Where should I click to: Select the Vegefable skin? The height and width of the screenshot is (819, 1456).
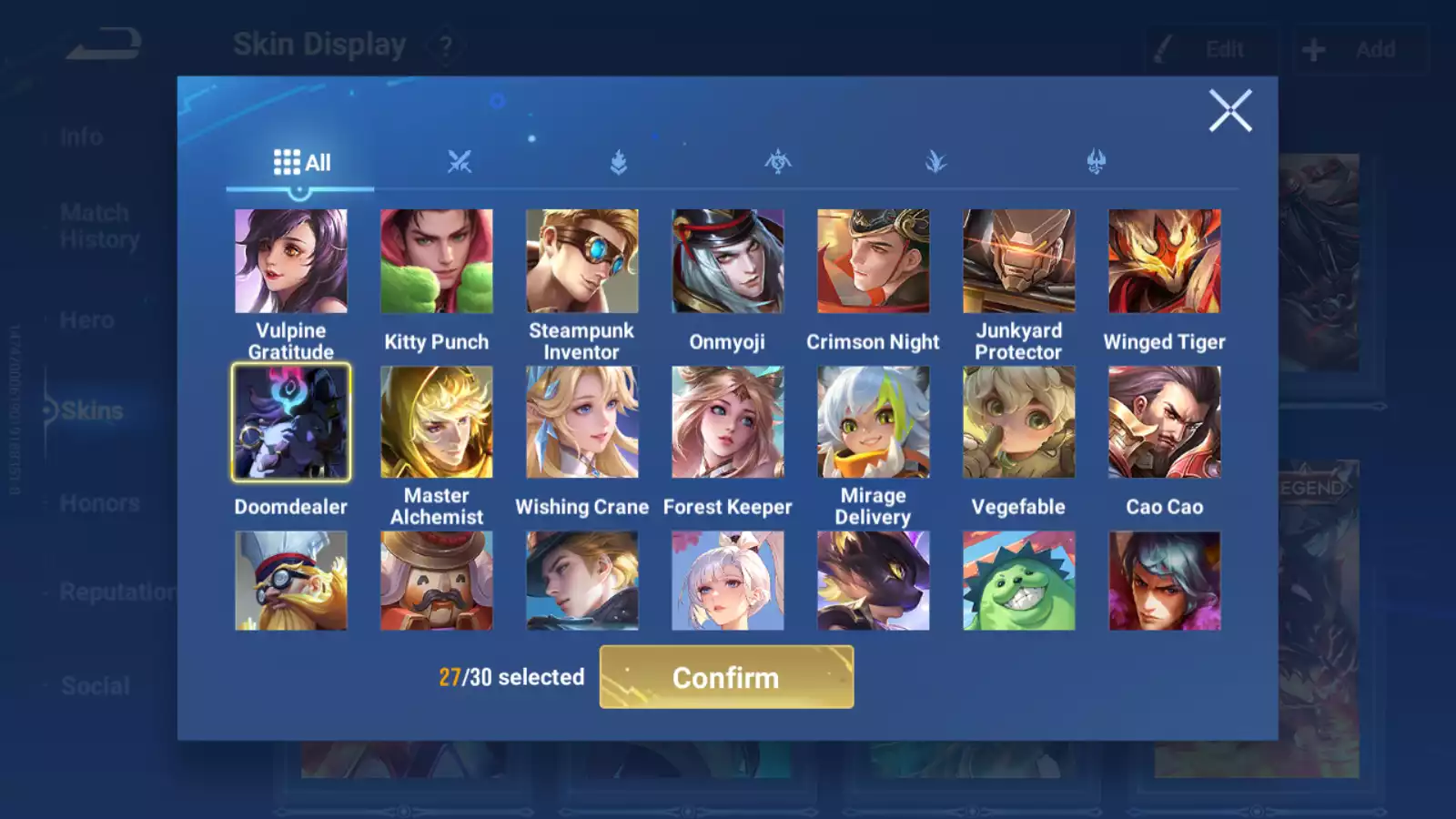coord(1018,420)
